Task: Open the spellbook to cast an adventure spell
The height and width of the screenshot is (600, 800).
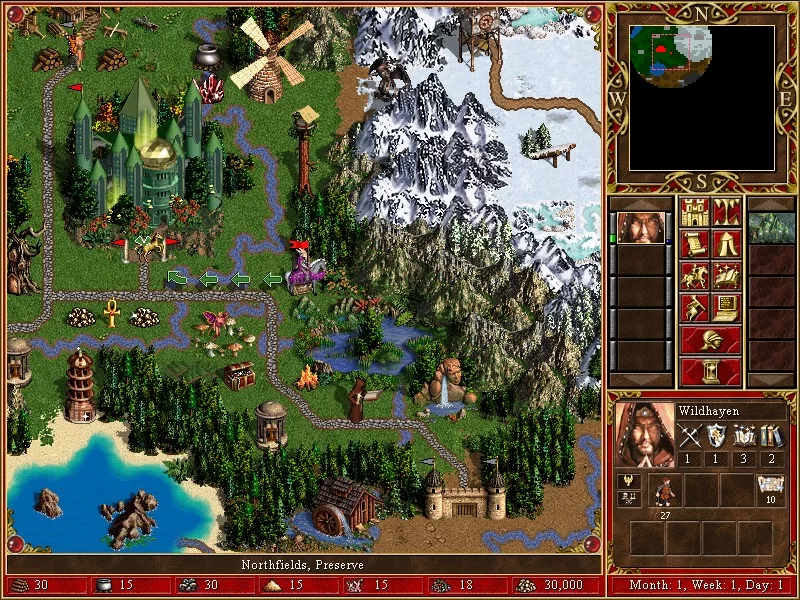Action: (x=727, y=276)
